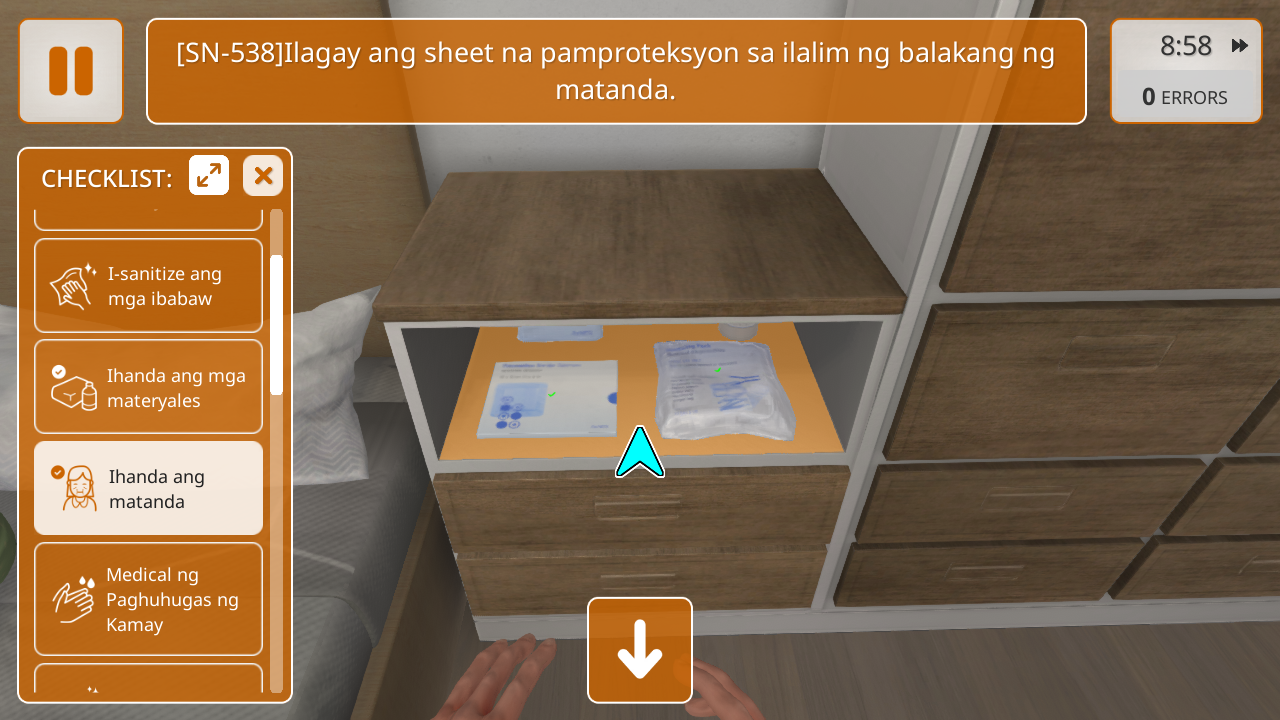Viewport: 1280px width, 720px height.
Task: Choose "Medical ng Paghuhugas ng Kamay" step
Action: click(148, 599)
